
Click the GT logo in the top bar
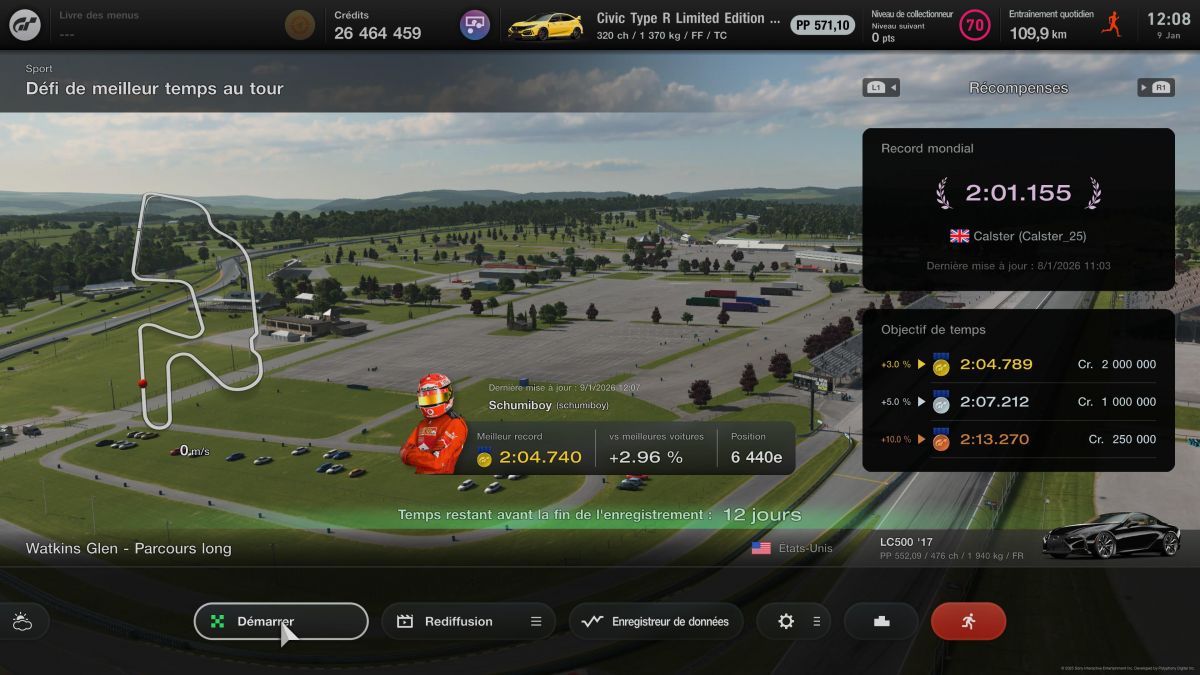25,25
